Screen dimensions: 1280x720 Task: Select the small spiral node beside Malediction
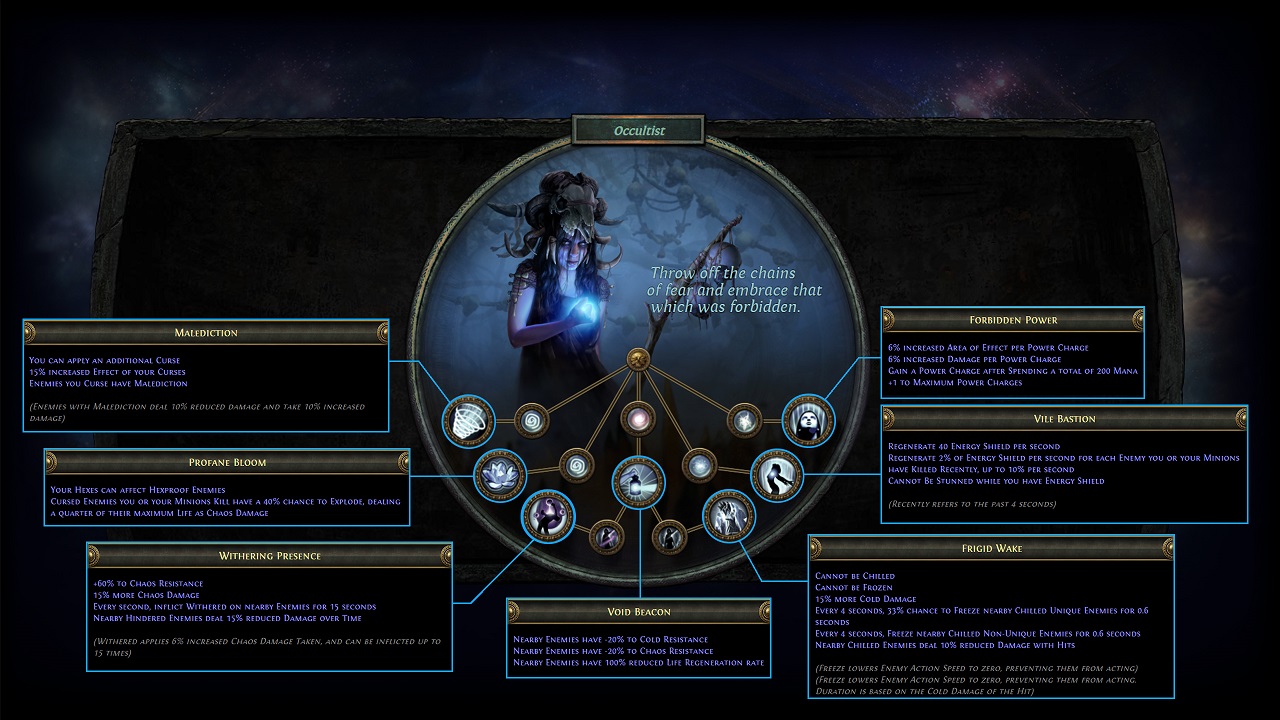point(530,421)
